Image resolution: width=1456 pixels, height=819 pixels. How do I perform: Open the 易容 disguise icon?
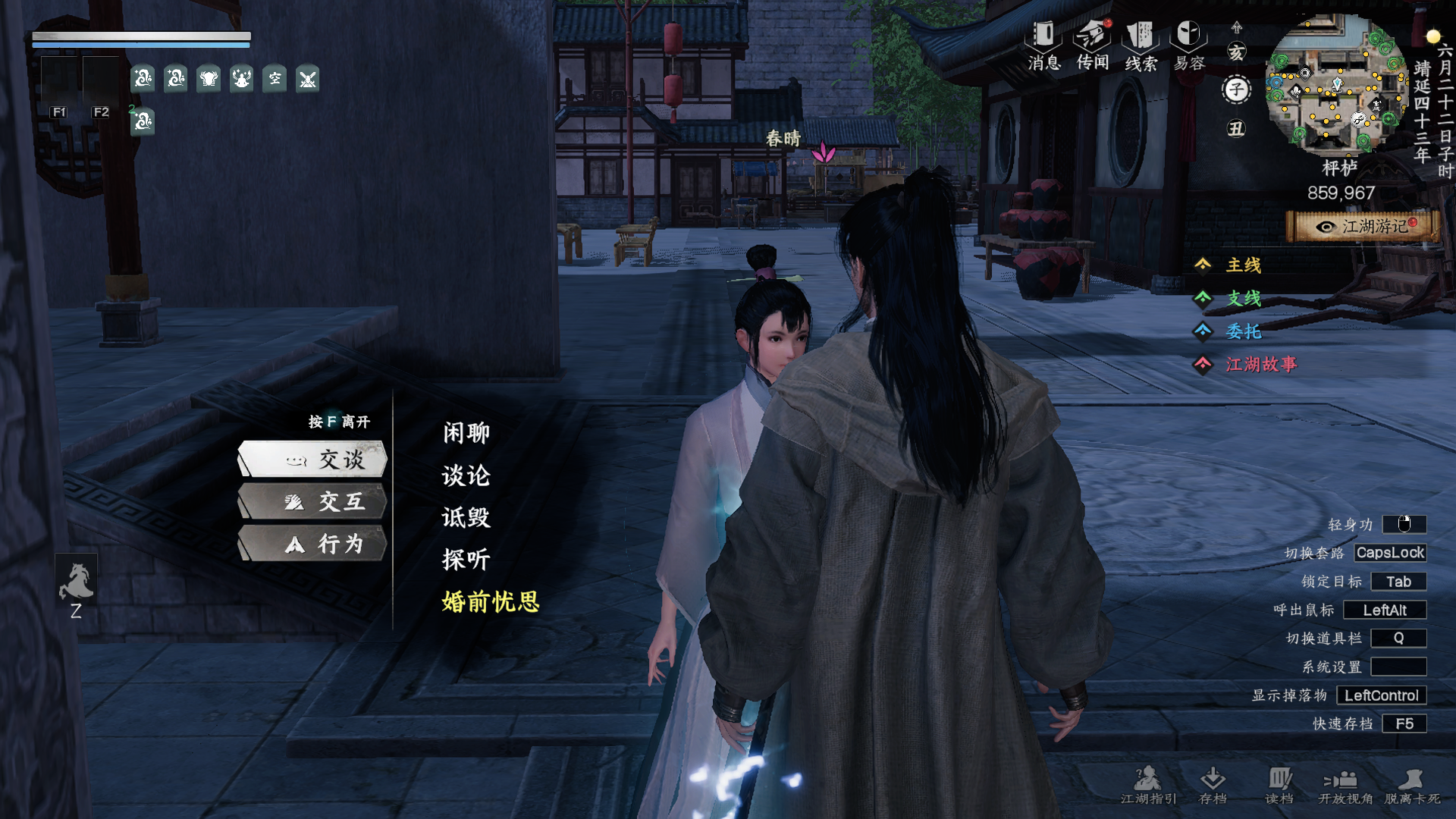pos(1189,45)
